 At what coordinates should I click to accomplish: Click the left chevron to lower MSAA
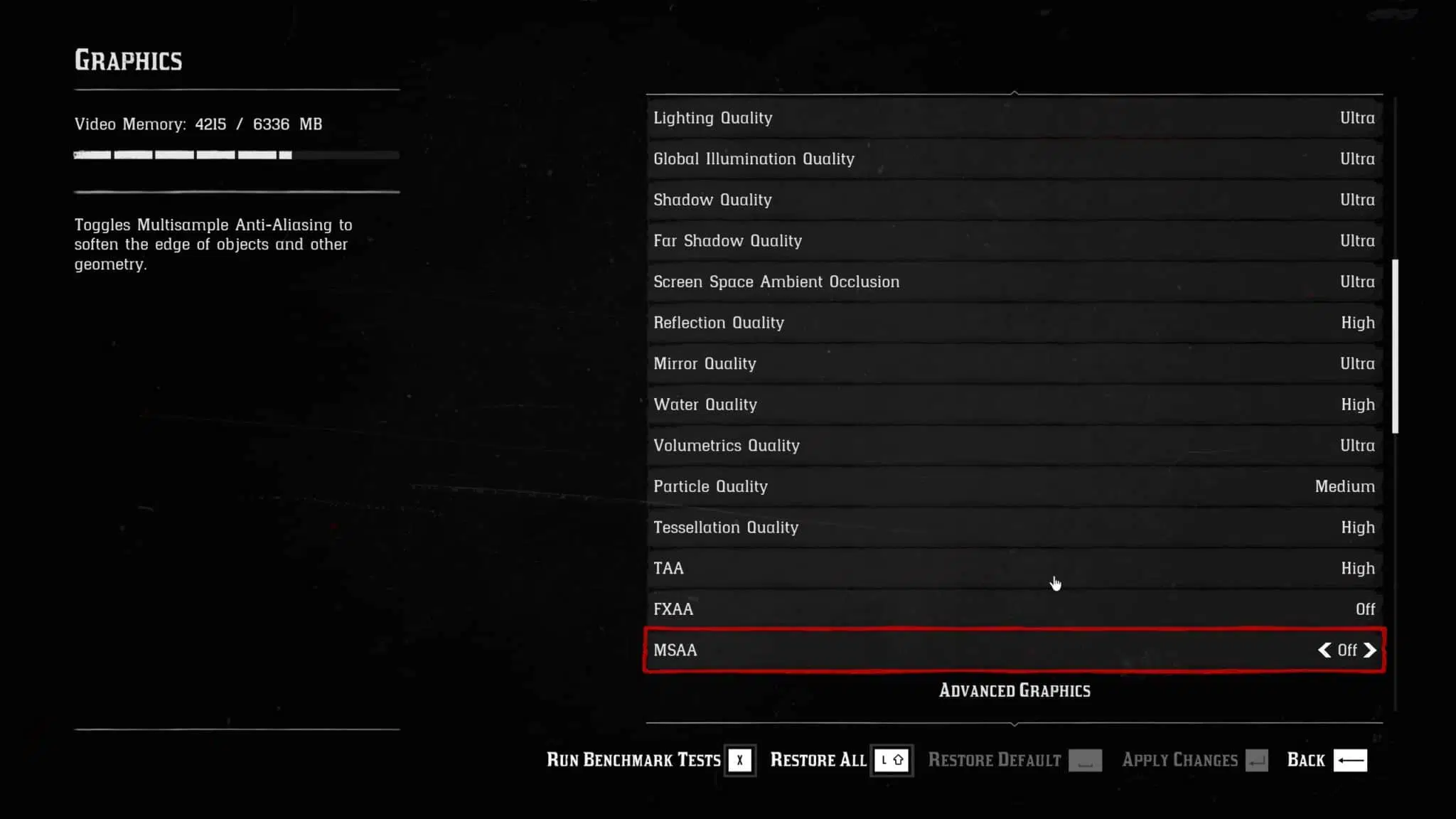[1324, 650]
